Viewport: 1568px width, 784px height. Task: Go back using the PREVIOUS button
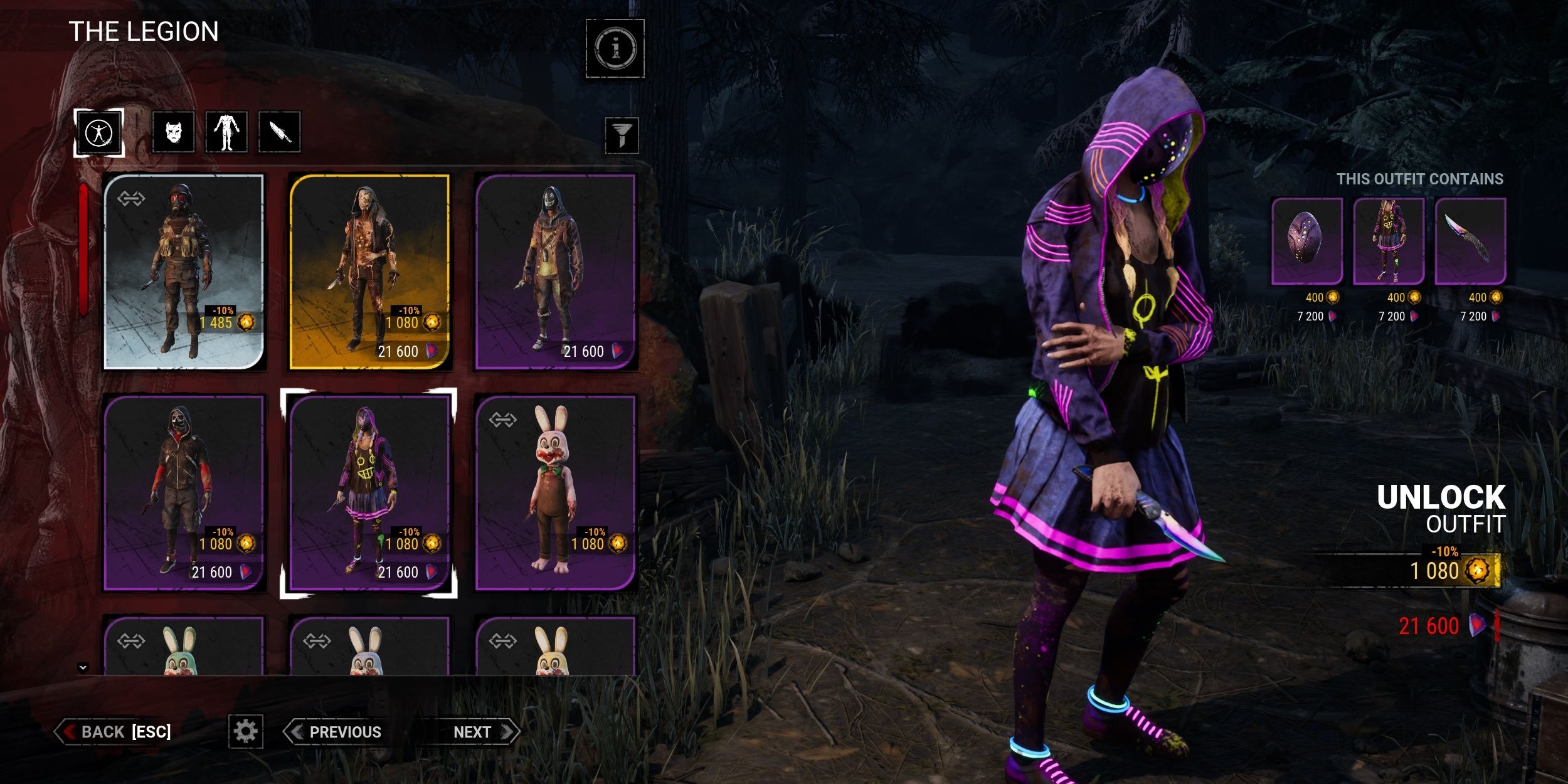point(344,731)
